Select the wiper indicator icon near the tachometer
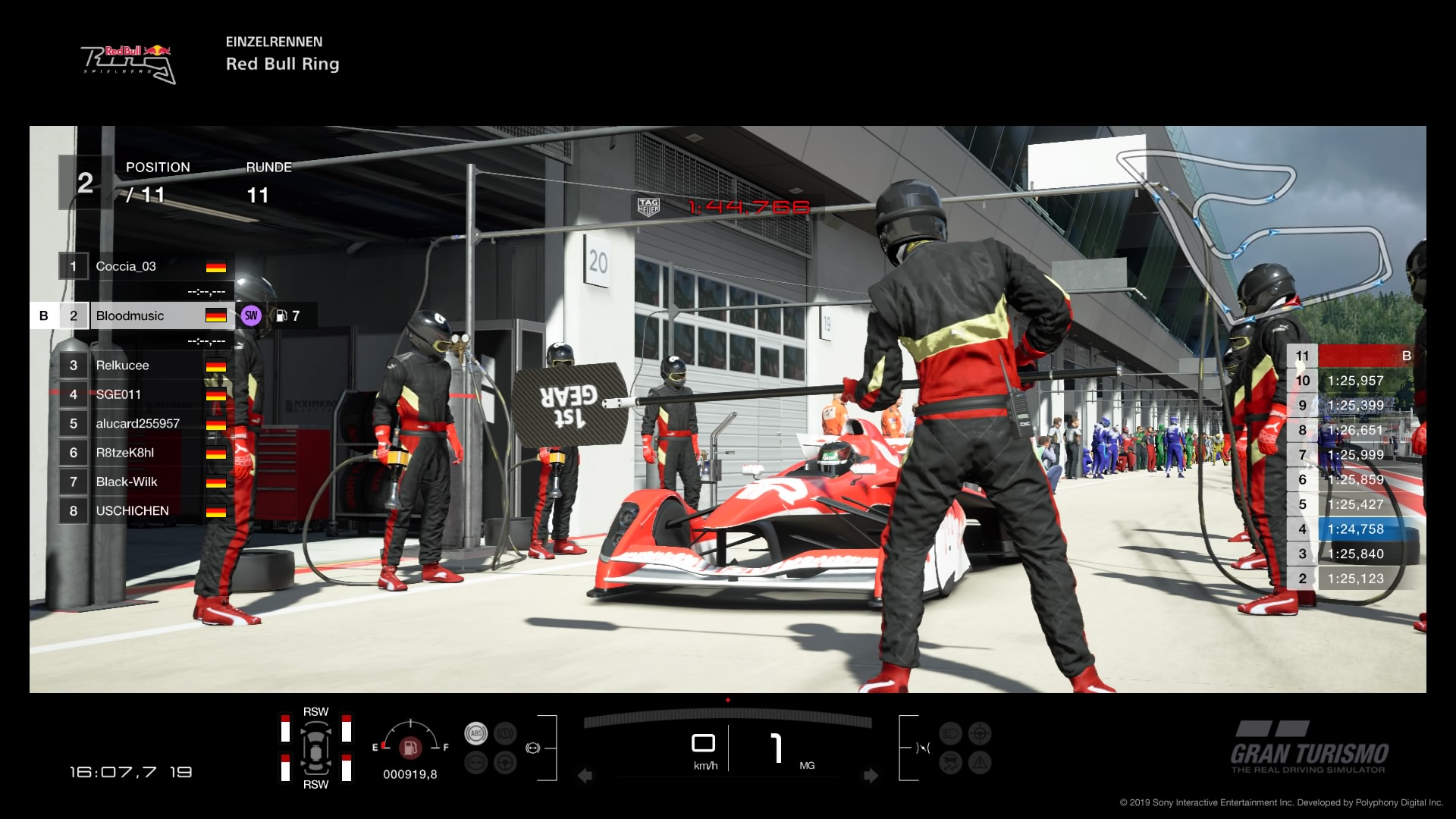Viewport: 1456px width, 819px height. point(923,748)
